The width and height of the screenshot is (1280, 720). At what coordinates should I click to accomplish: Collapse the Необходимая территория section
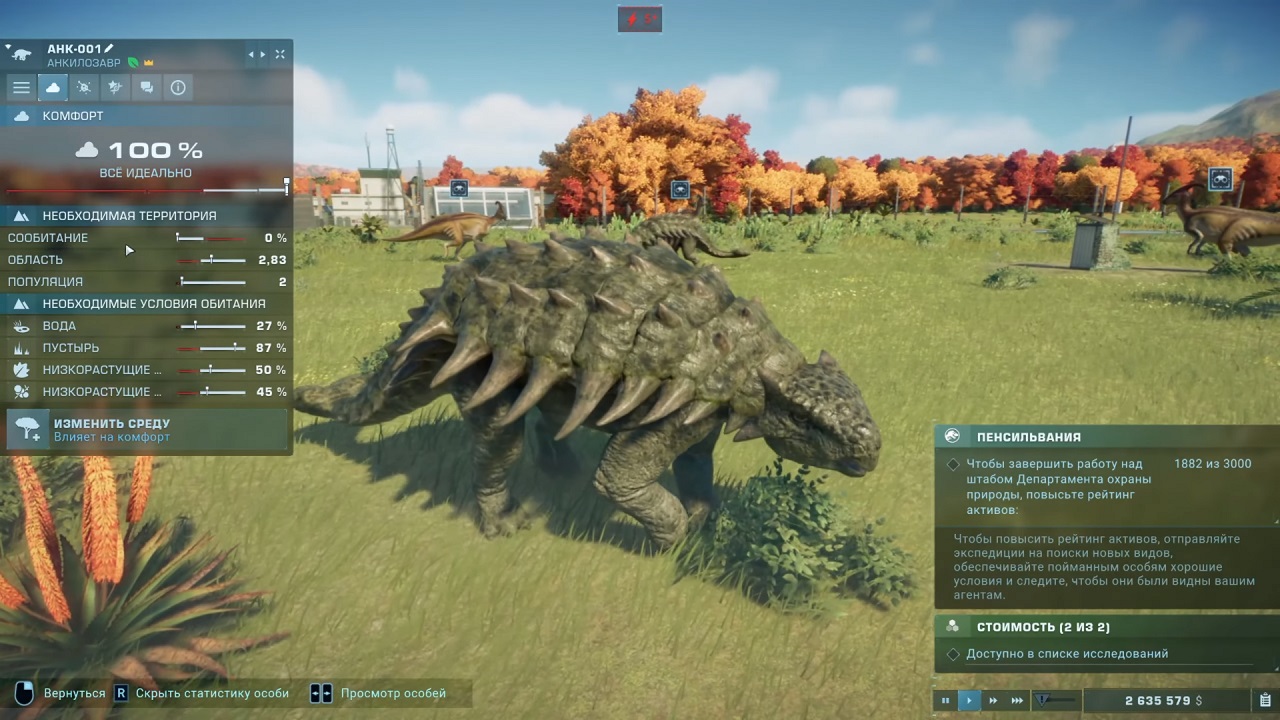click(x=128, y=216)
